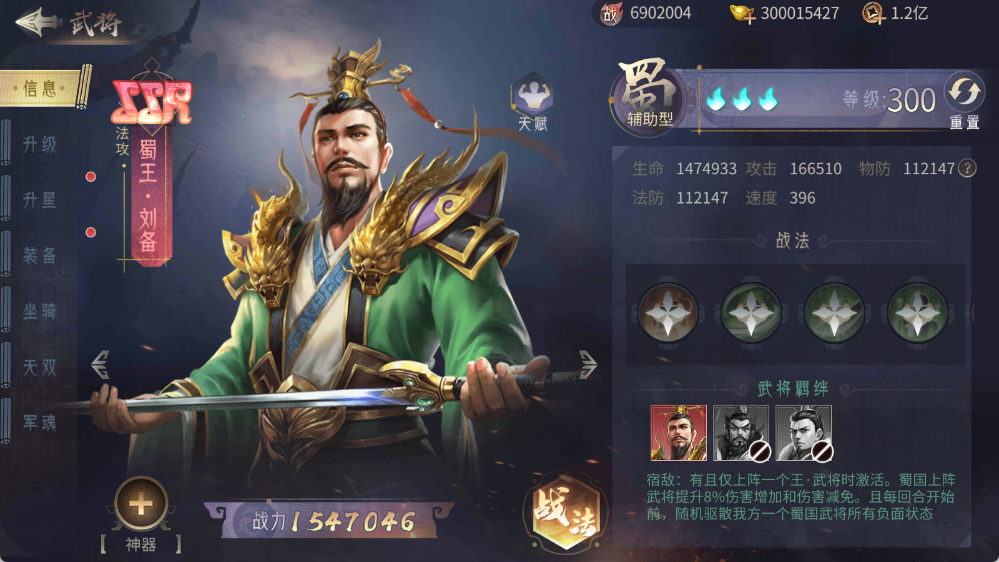Add gold ingots with the plus icon
Viewport: 999px width, 562px height.
[x=742, y=14]
